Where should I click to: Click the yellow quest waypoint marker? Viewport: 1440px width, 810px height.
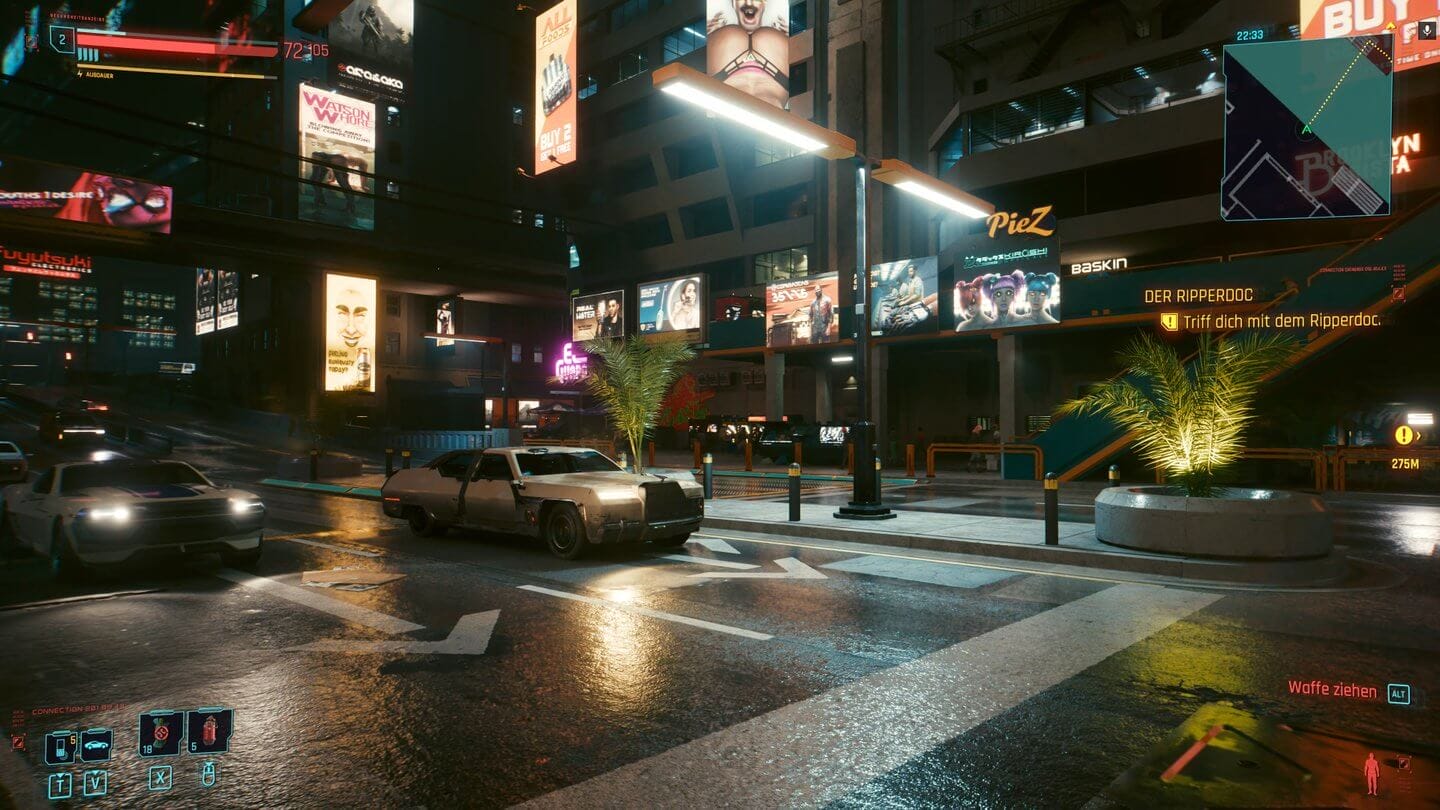(x=1405, y=435)
